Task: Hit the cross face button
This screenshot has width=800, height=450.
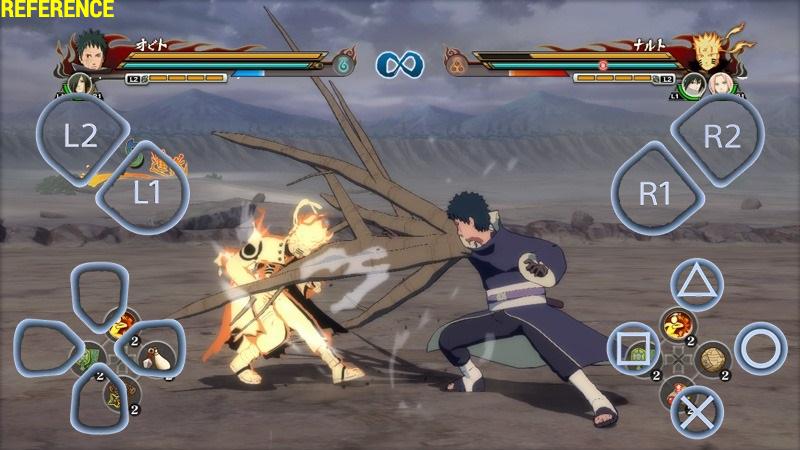Action: coord(696,410)
